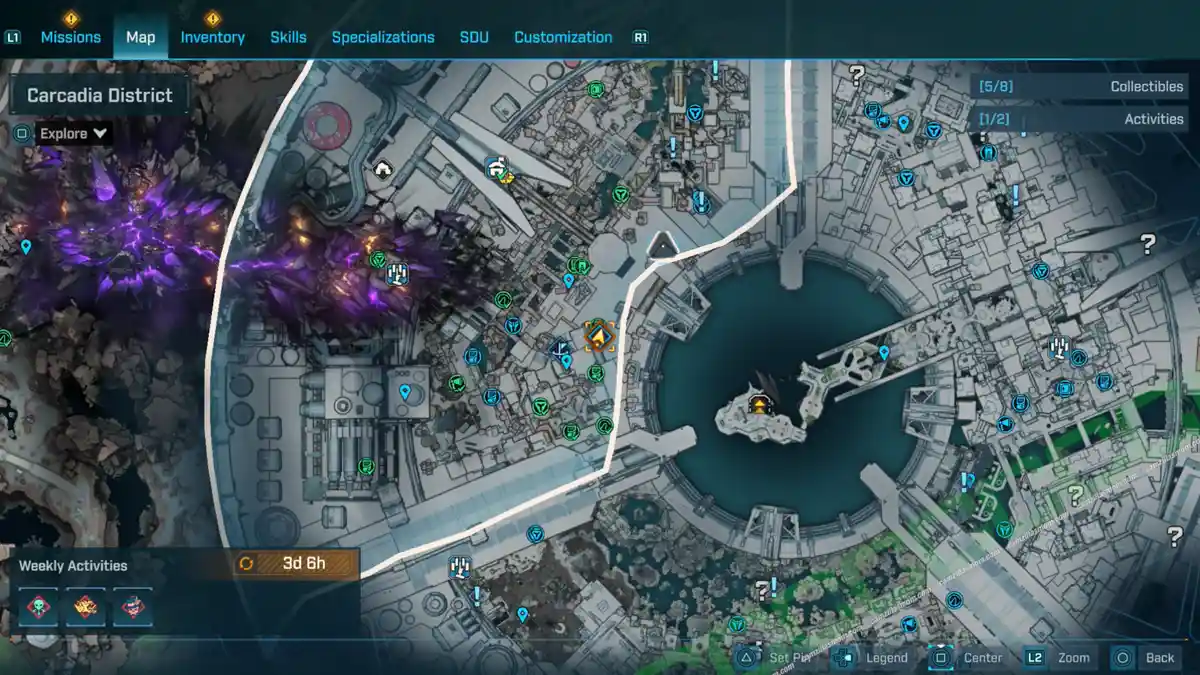Viewport: 1200px width, 675px height.
Task: Expand the Explore dropdown
Action: (x=73, y=133)
